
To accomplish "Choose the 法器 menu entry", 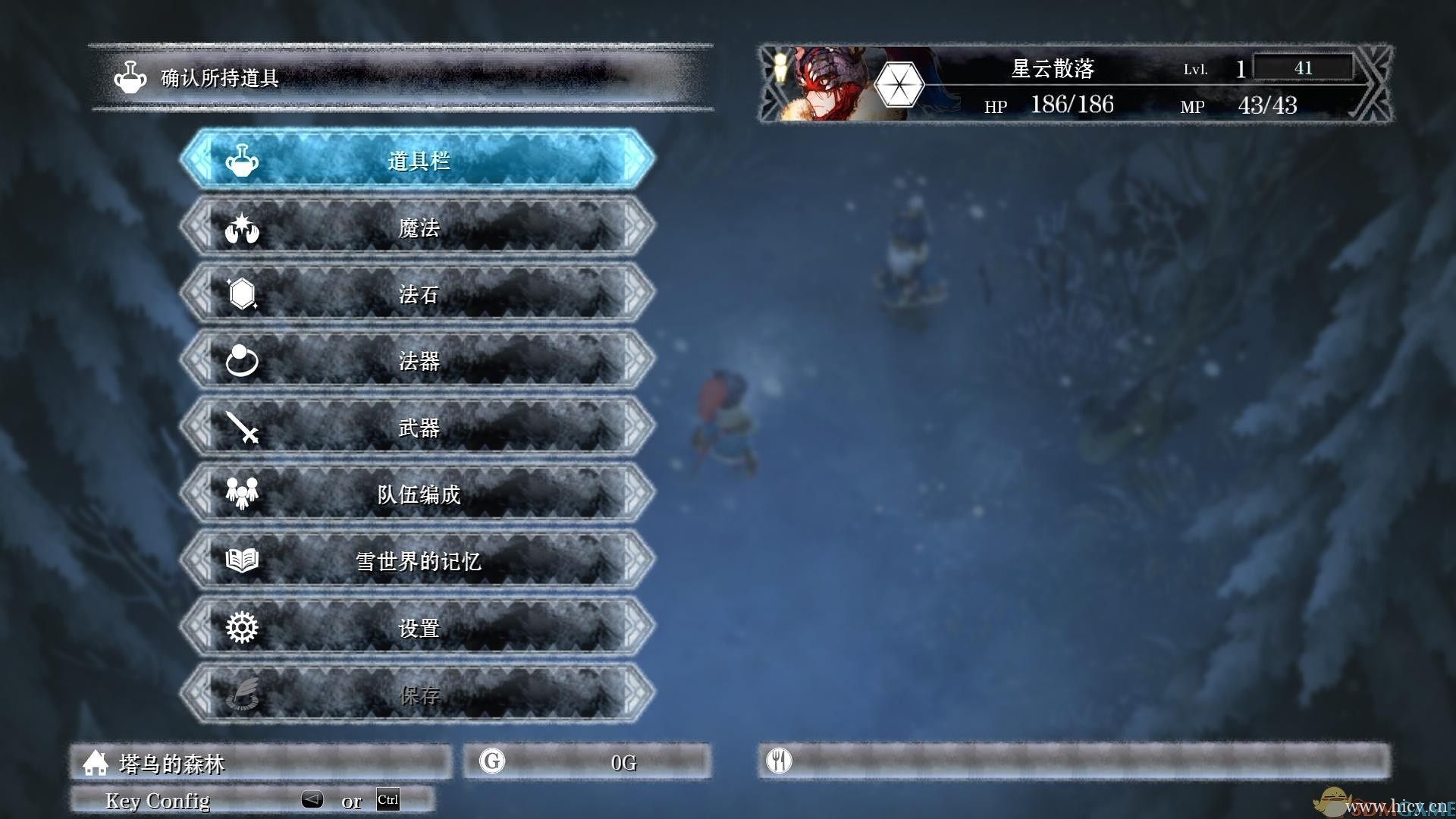I will click(x=418, y=360).
